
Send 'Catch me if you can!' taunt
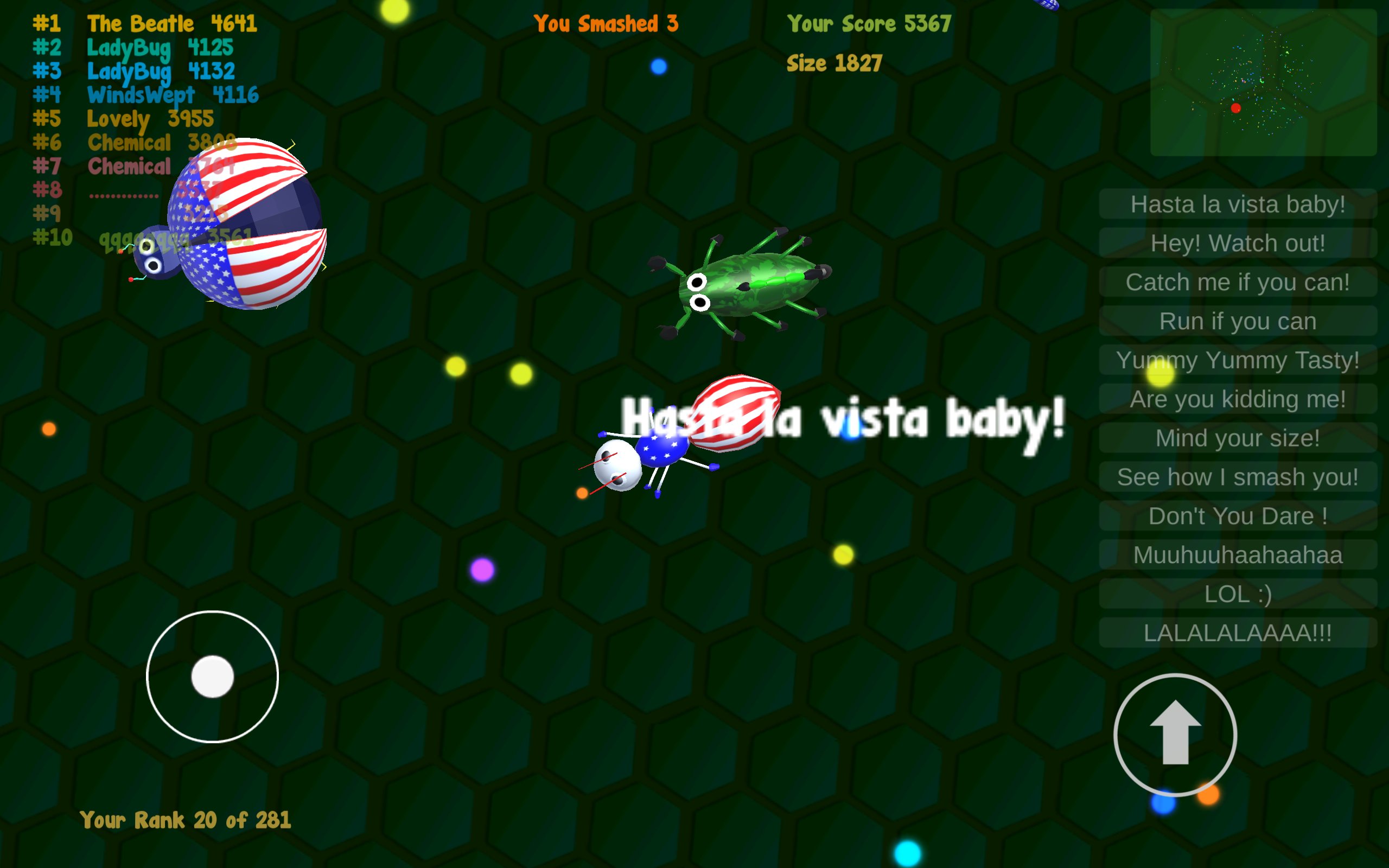[x=1237, y=282]
